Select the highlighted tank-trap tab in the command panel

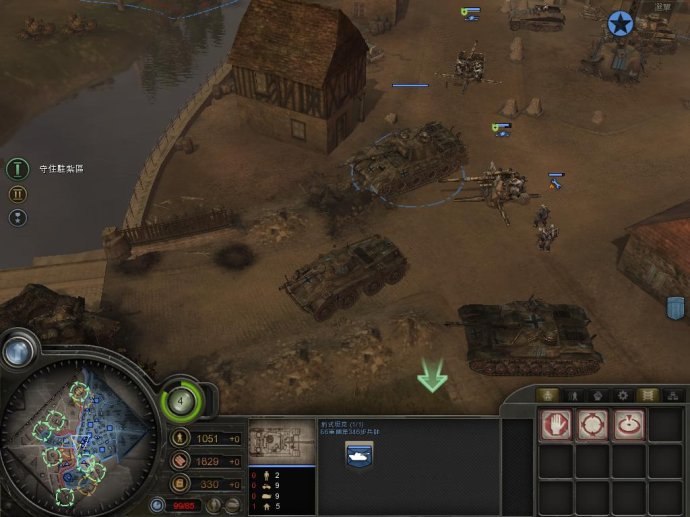pos(648,395)
